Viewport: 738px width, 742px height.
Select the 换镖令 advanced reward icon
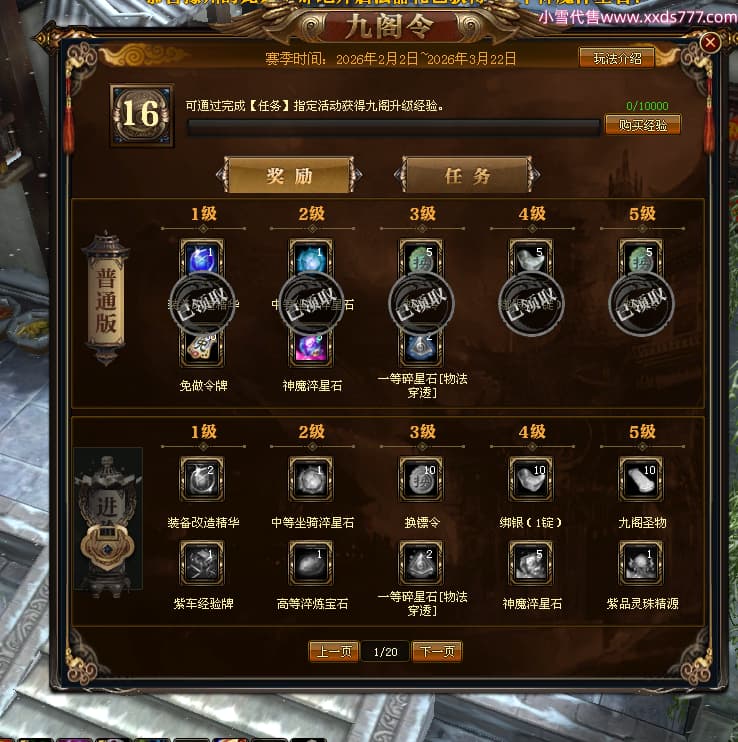click(x=421, y=478)
